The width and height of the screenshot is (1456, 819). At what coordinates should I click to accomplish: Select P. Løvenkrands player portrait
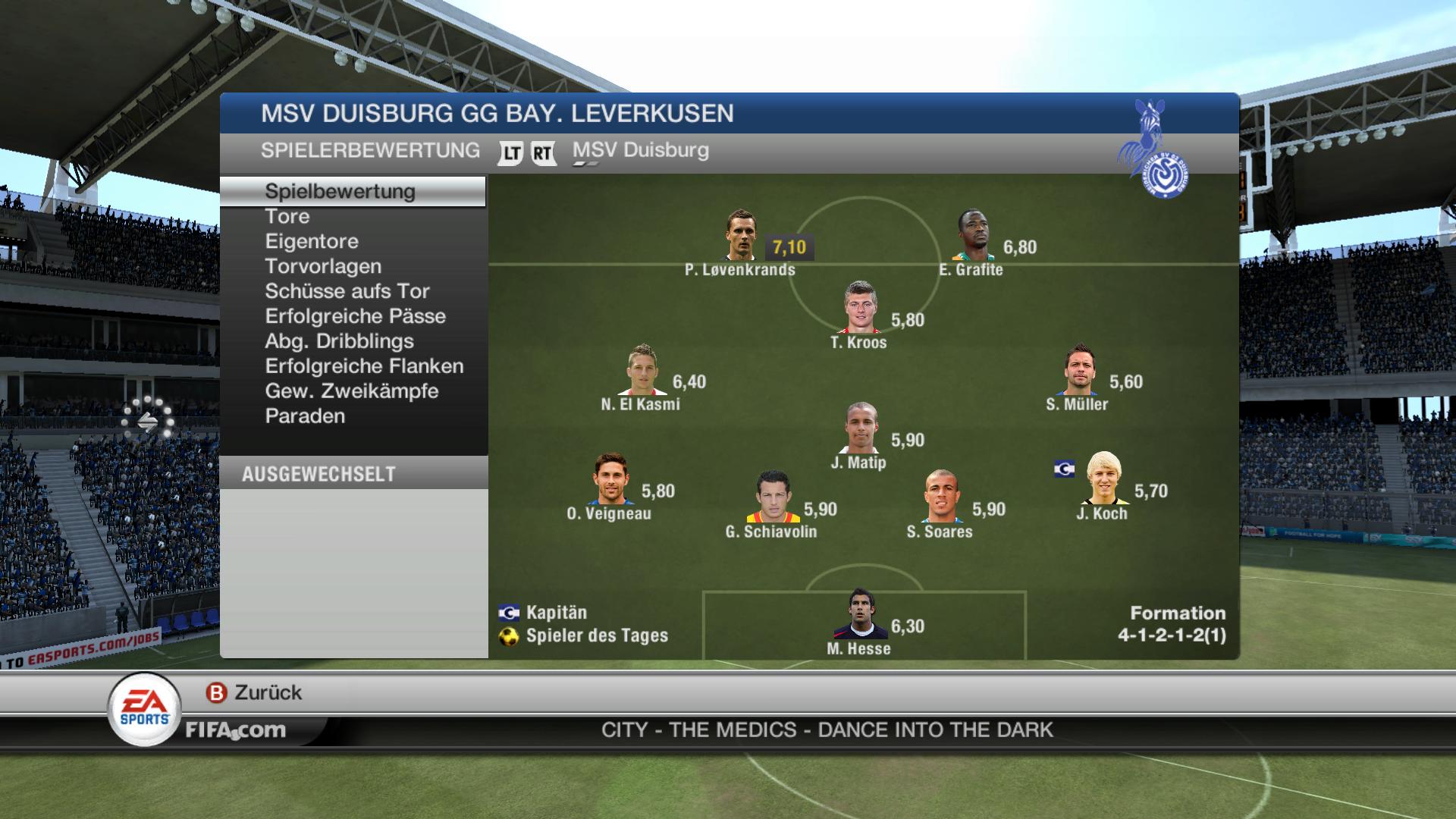point(740,236)
